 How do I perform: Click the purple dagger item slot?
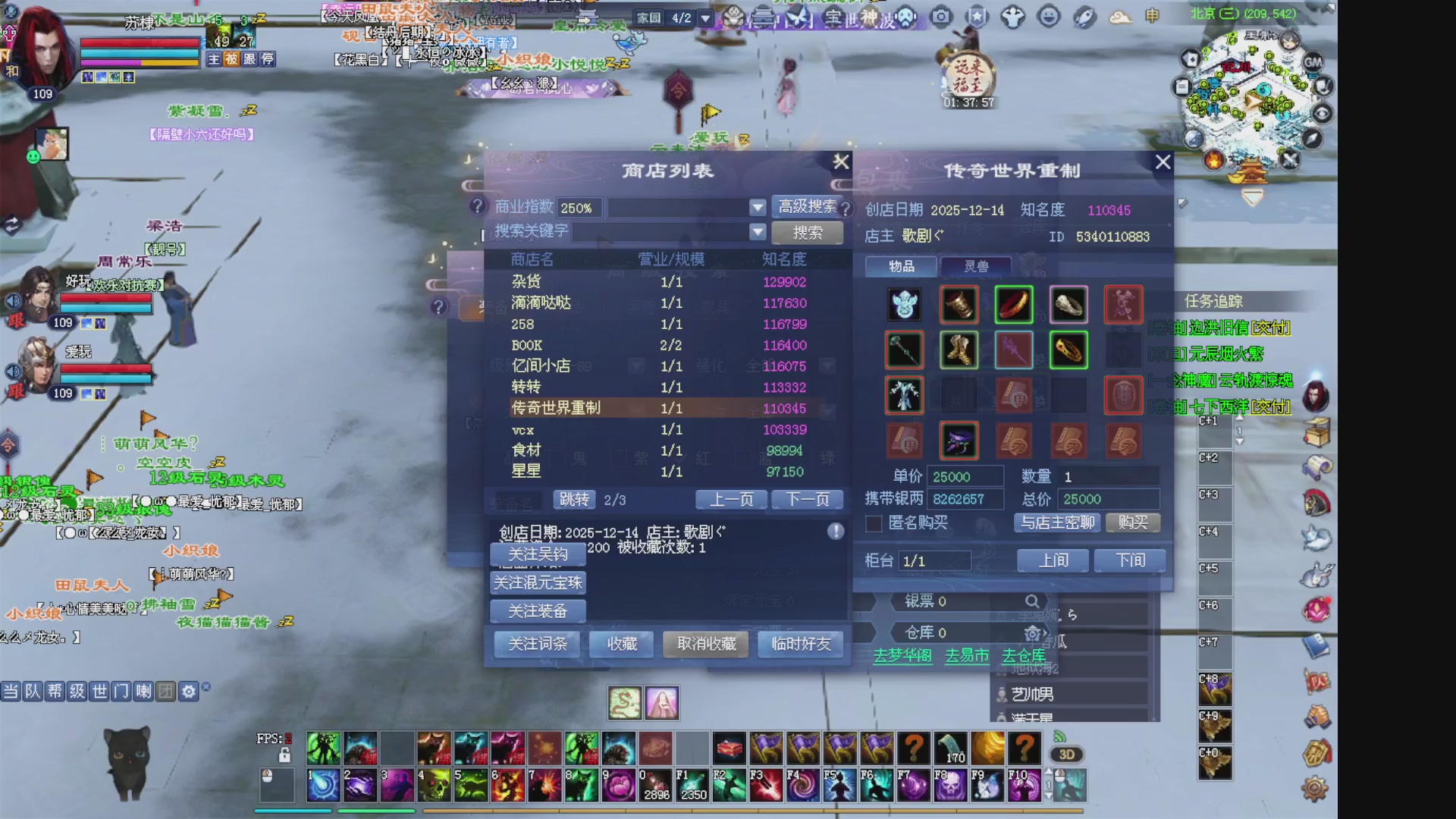959,441
